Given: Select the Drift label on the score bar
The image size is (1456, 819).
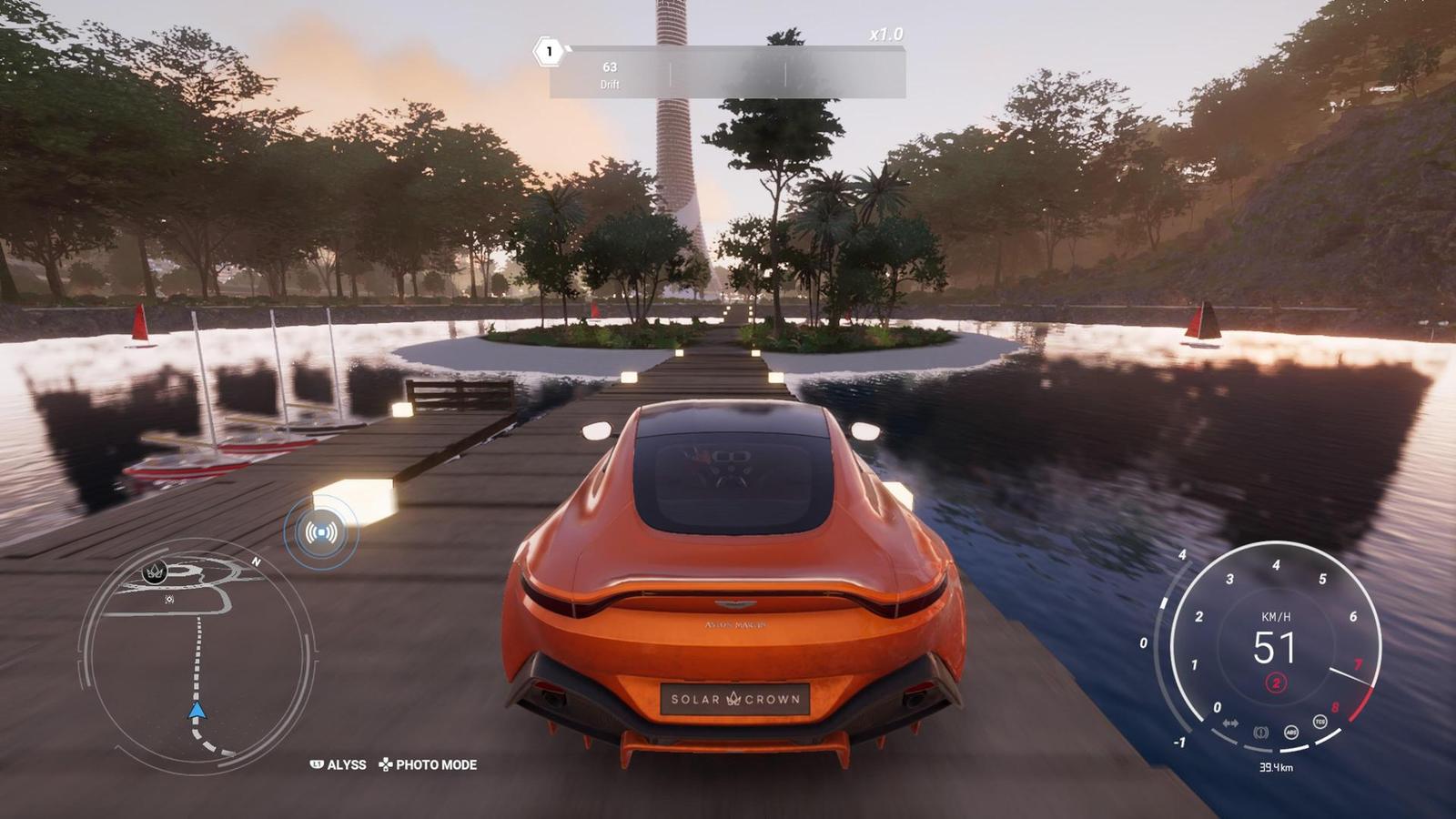Looking at the screenshot, I should pyautogui.click(x=609, y=85).
